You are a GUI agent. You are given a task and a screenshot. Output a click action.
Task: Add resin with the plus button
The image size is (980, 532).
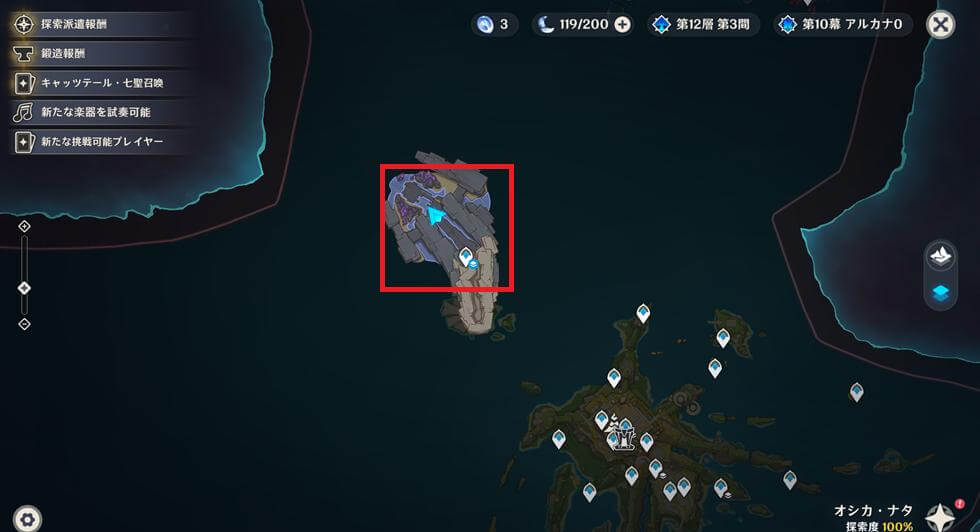(x=622, y=25)
